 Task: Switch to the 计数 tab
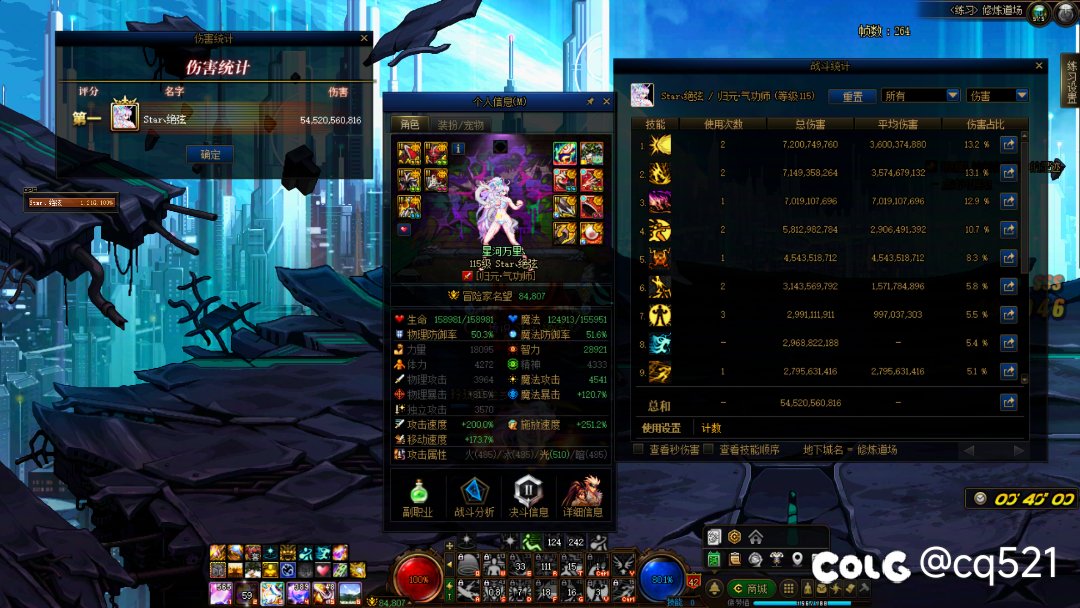711,428
